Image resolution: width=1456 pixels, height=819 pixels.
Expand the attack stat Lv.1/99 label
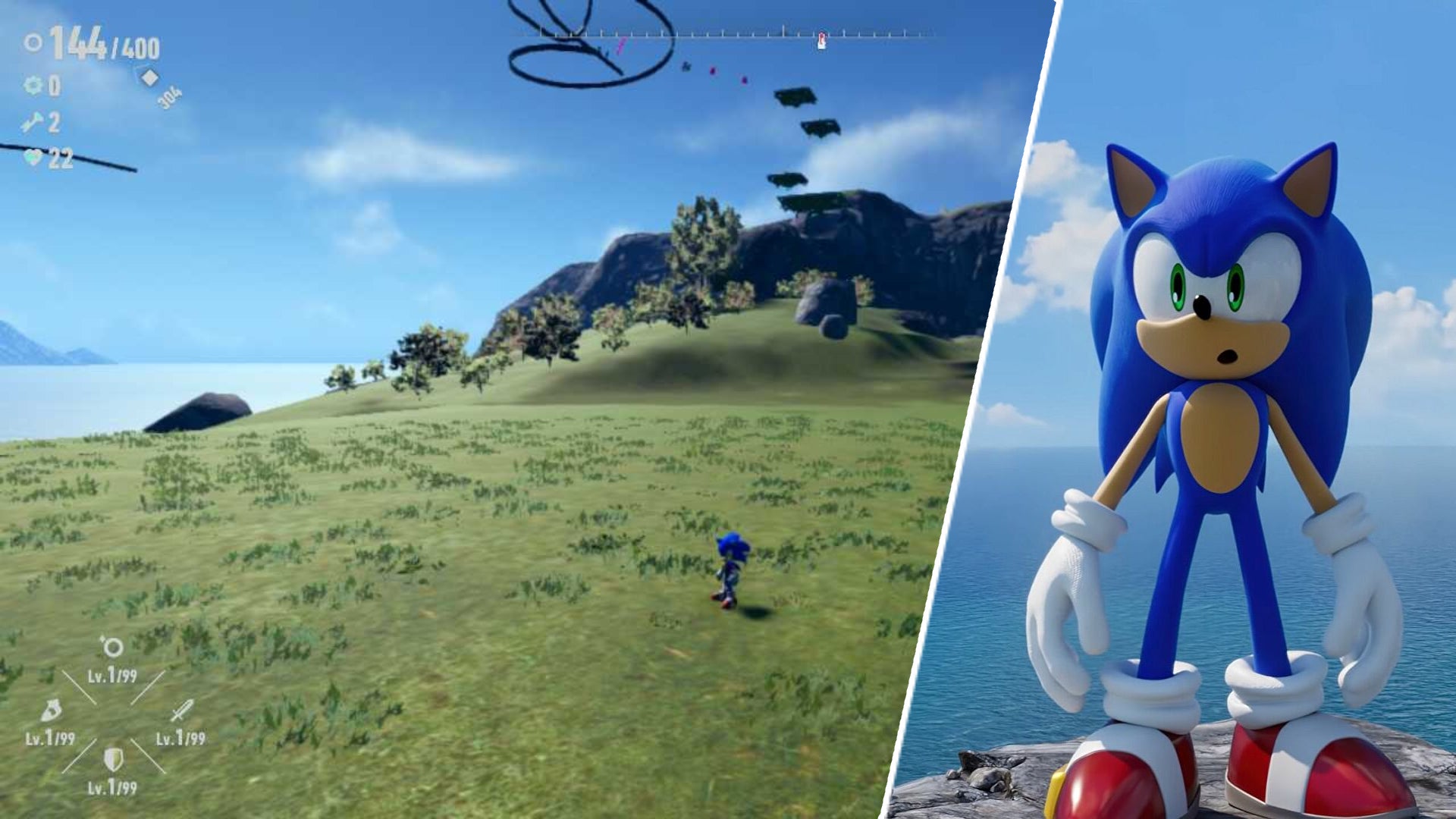pyautogui.click(x=180, y=737)
